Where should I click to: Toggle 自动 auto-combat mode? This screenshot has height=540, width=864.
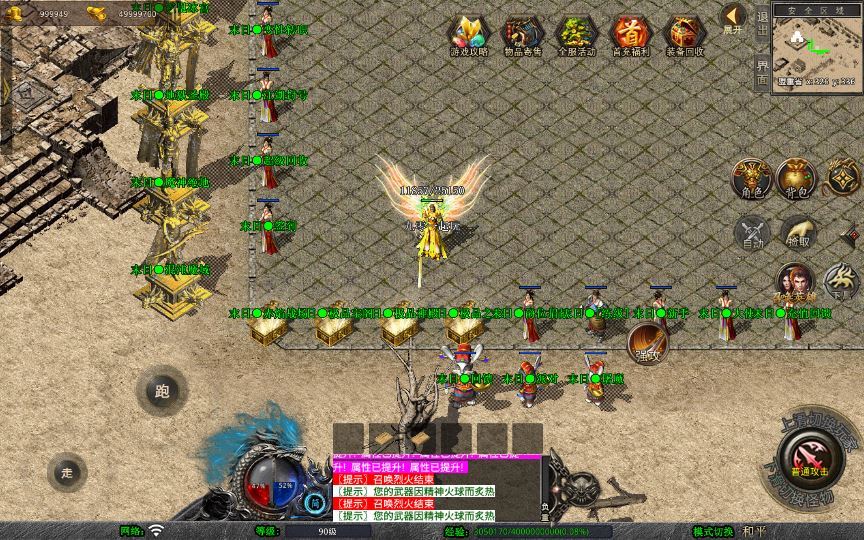(752, 233)
